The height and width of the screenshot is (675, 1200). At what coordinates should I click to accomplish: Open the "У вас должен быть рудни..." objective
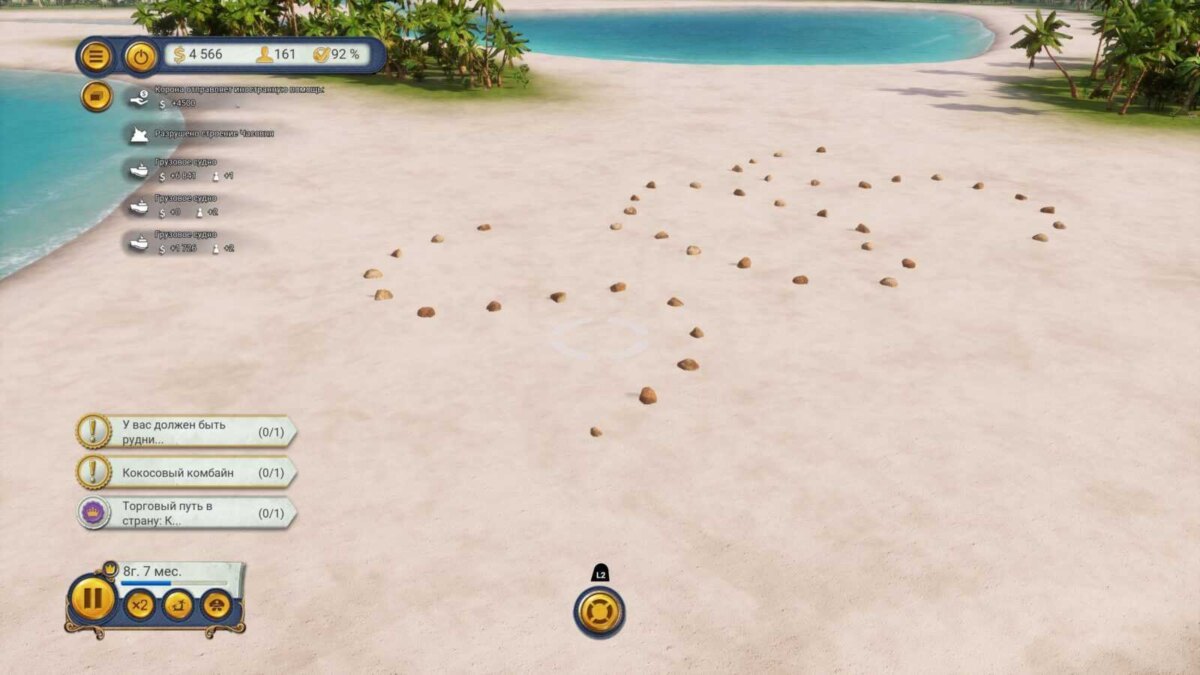[x=186, y=432]
